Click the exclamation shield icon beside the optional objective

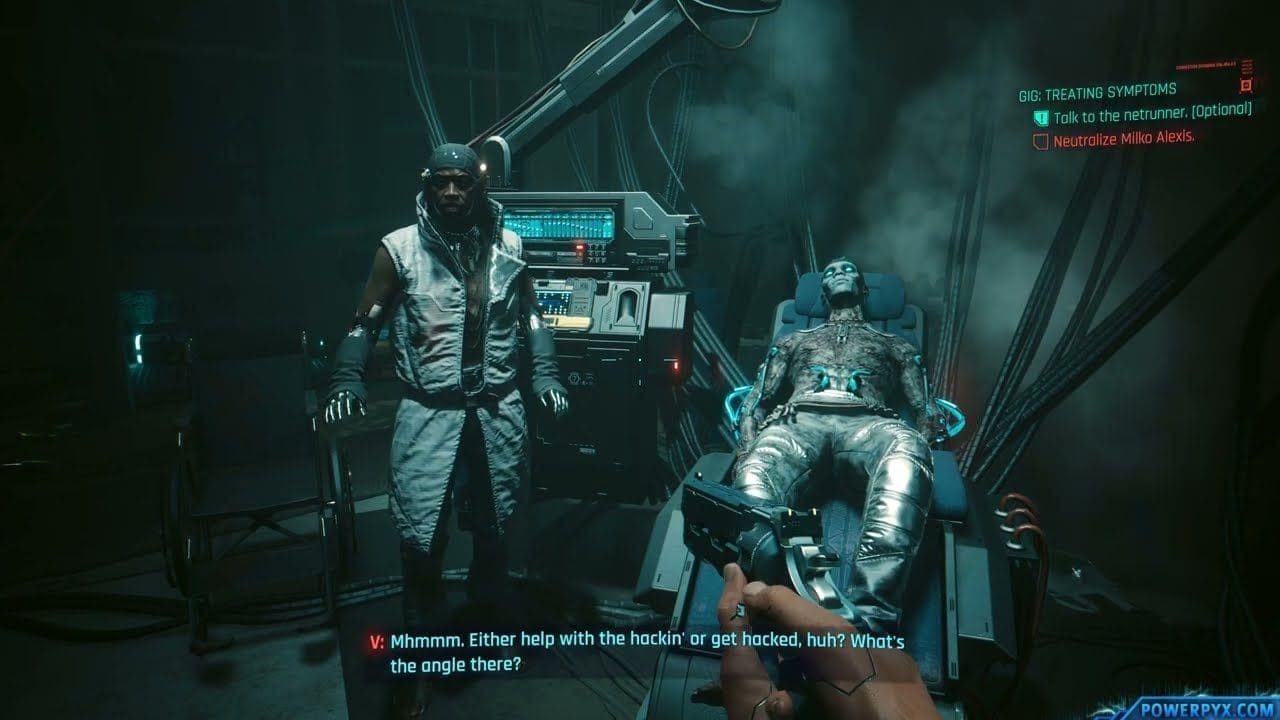(x=1040, y=118)
